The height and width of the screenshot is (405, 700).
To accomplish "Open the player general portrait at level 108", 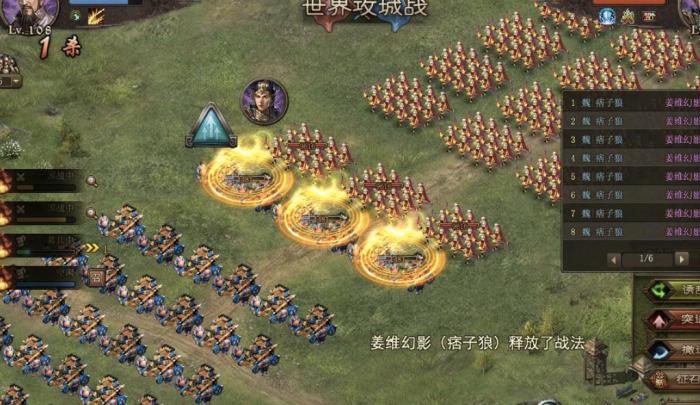I will (28, 14).
